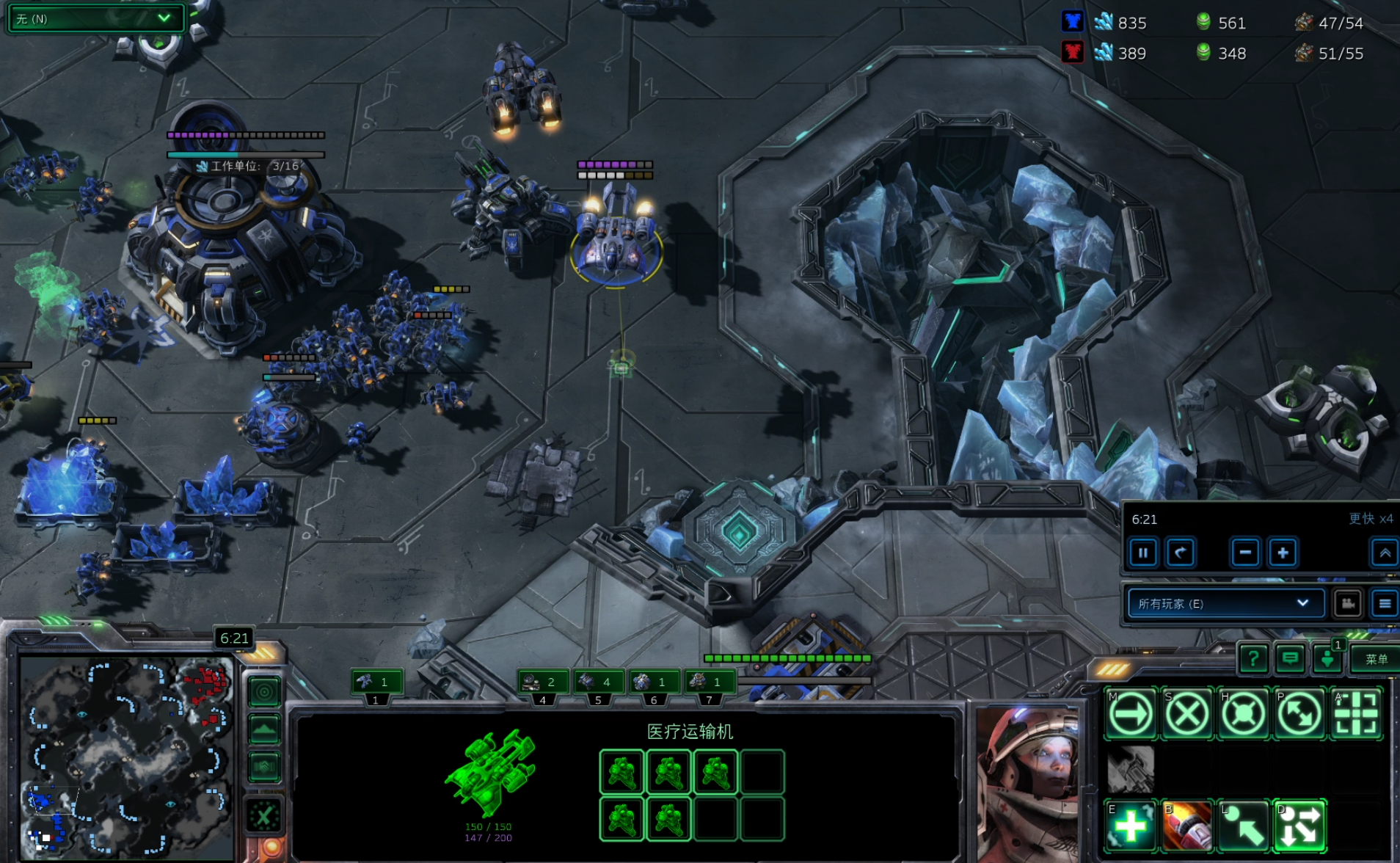Increase replay speed with the plus button
The width and height of the screenshot is (1400, 863).
(x=1283, y=553)
